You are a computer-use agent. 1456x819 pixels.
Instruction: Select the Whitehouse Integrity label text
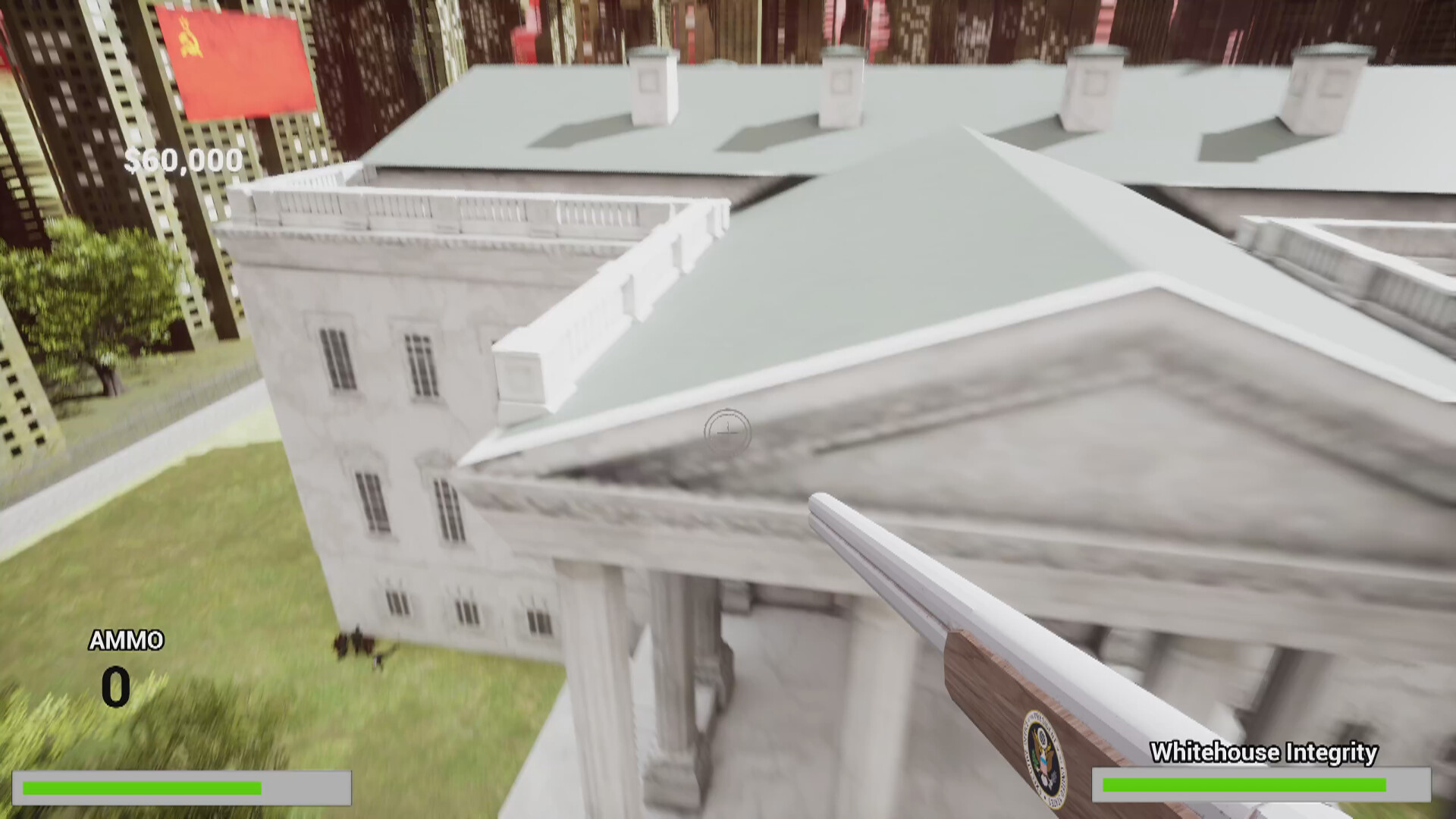(1263, 752)
